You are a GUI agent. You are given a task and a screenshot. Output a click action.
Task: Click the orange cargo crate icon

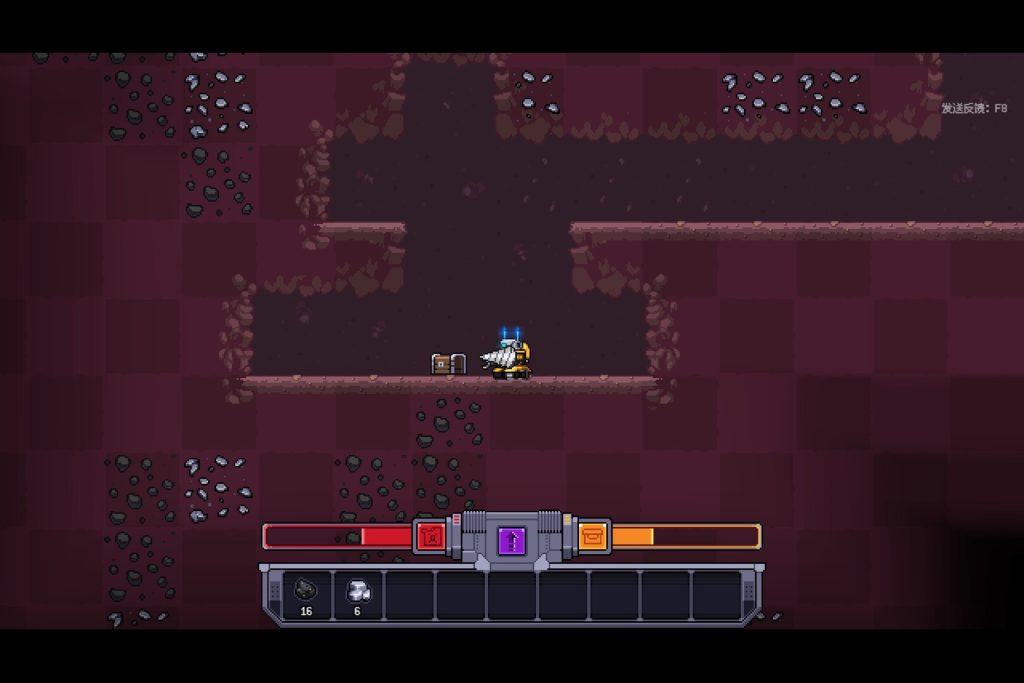coord(593,537)
